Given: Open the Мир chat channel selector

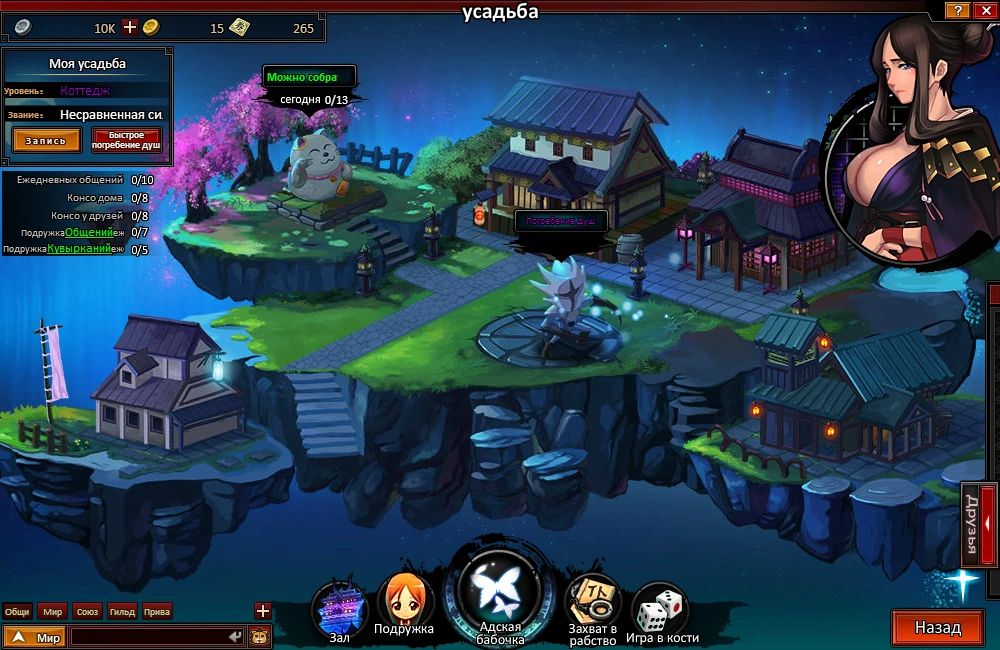Looking at the screenshot, I should (x=35, y=636).
